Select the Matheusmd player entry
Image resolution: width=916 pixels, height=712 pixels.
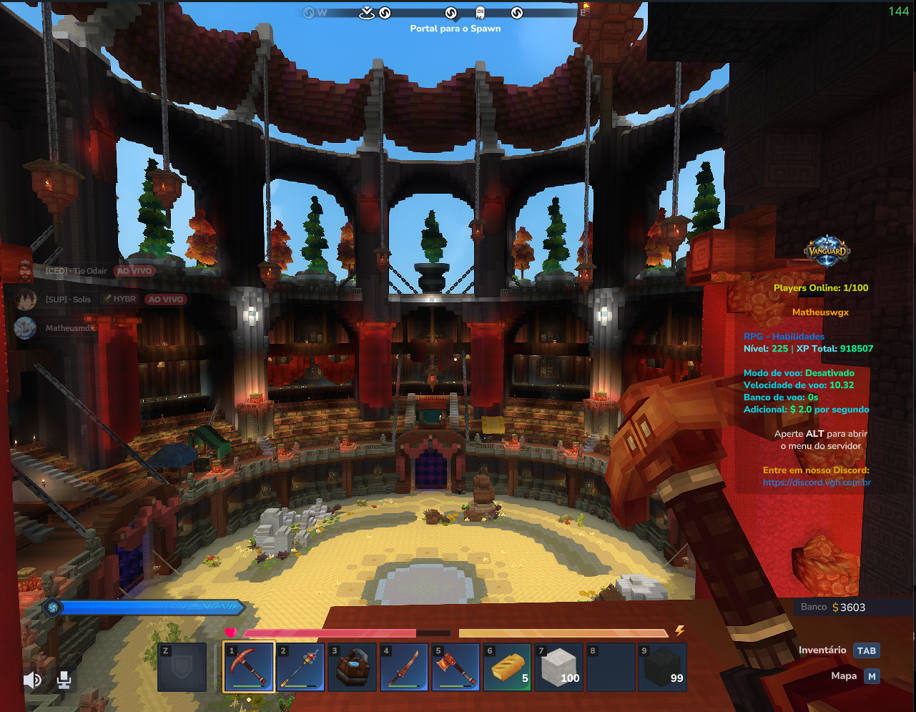click(68, 328)
